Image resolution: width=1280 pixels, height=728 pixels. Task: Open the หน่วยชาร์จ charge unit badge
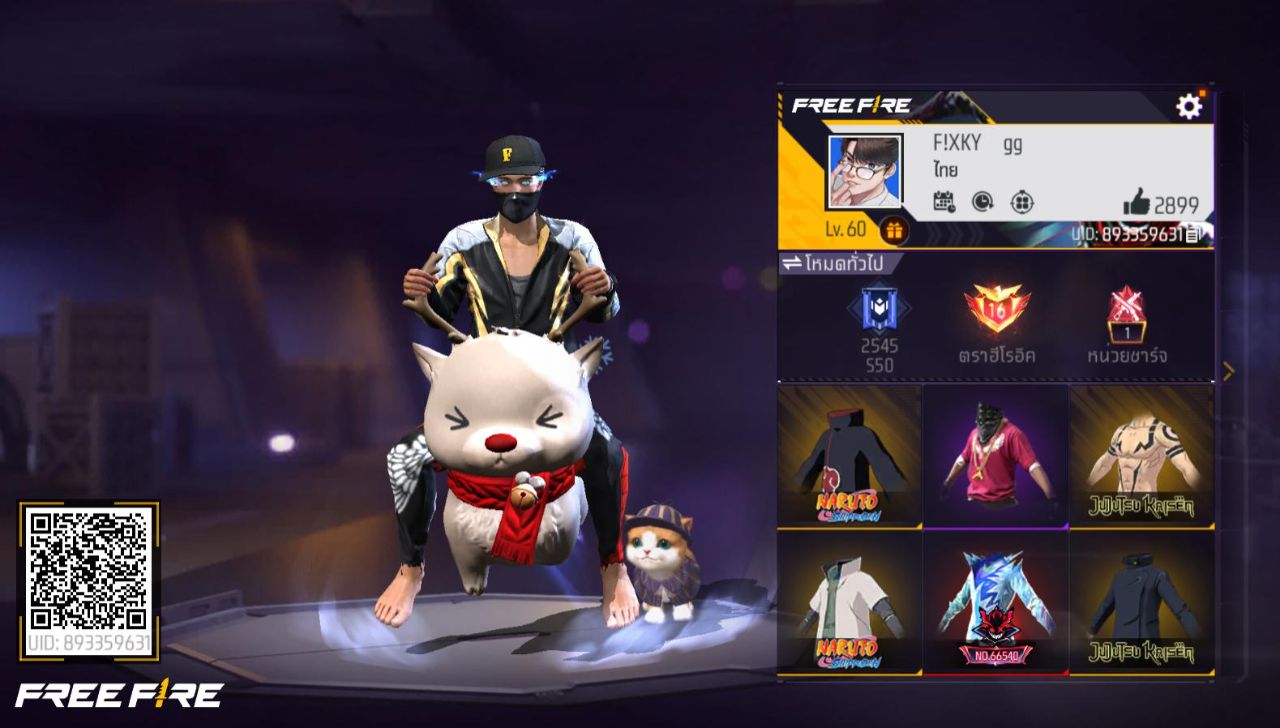(x=1126, y=315)
